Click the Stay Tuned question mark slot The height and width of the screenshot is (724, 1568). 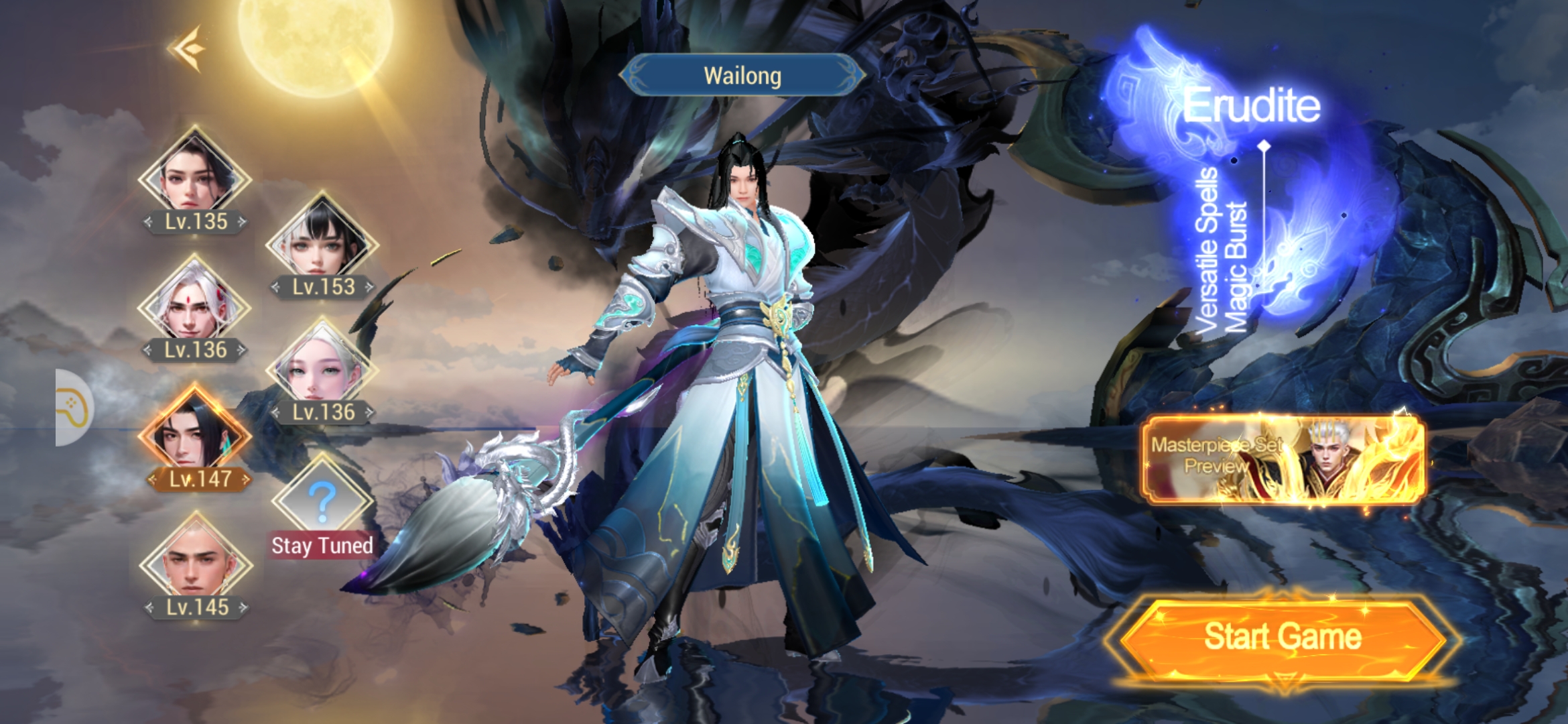[322, 499]
